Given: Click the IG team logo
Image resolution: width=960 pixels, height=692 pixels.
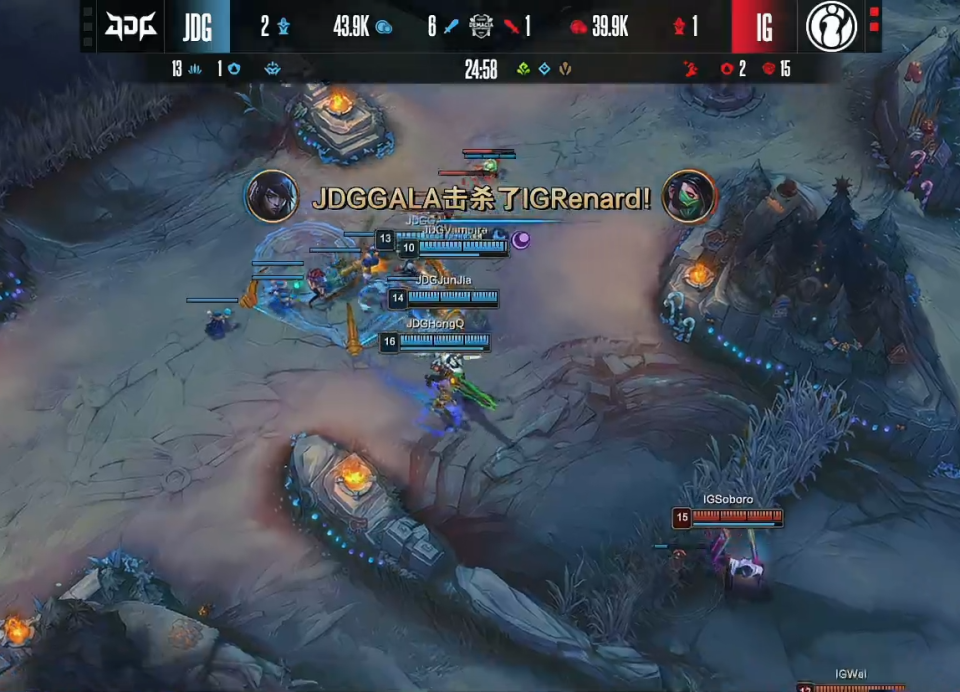Looking at the screenshot, I should point(831,27).
